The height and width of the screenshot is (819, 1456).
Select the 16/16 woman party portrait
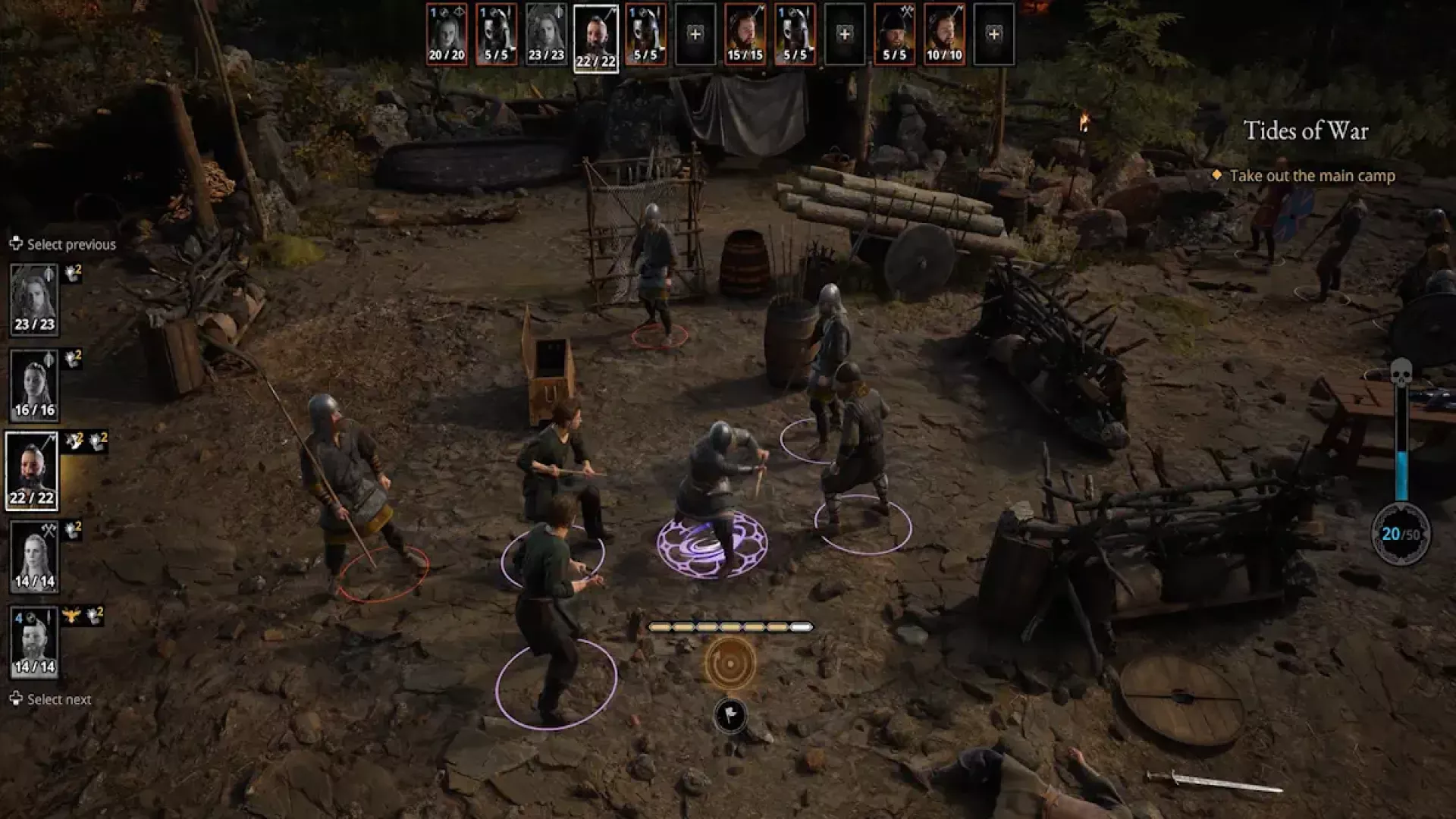[34, 385]
